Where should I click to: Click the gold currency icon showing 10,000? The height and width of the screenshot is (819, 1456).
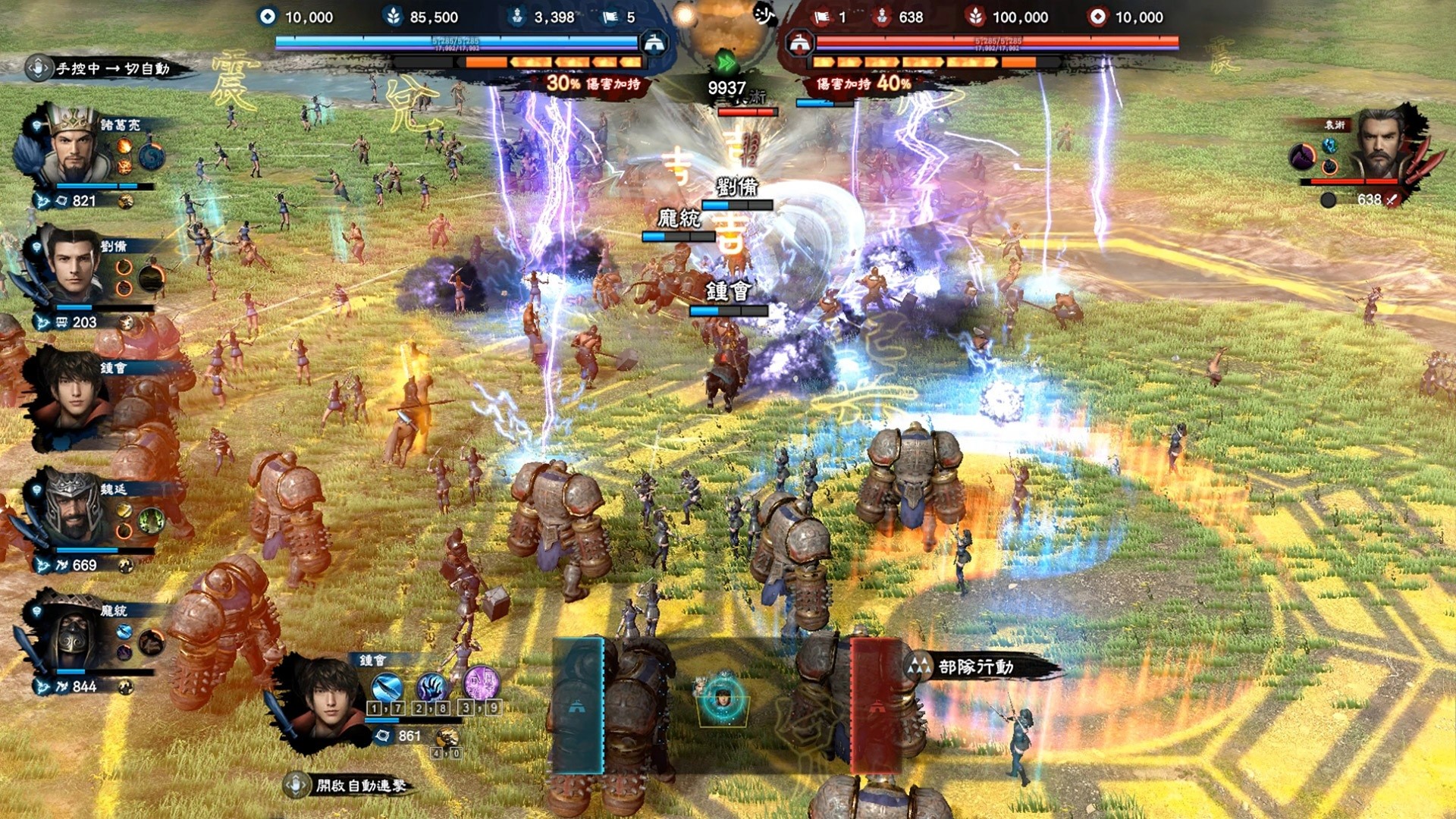(265, 16)
